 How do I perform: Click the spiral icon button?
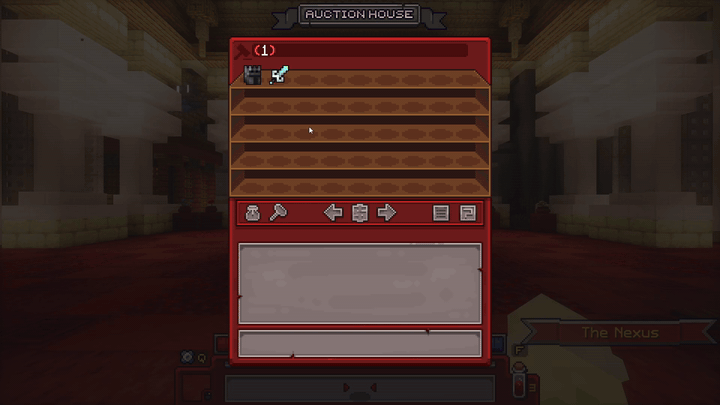[x=467, y=213]
